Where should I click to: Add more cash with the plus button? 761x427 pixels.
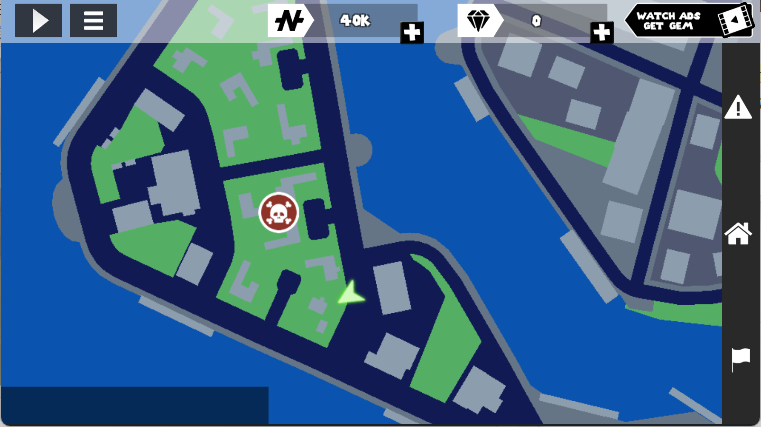(412, 32)
